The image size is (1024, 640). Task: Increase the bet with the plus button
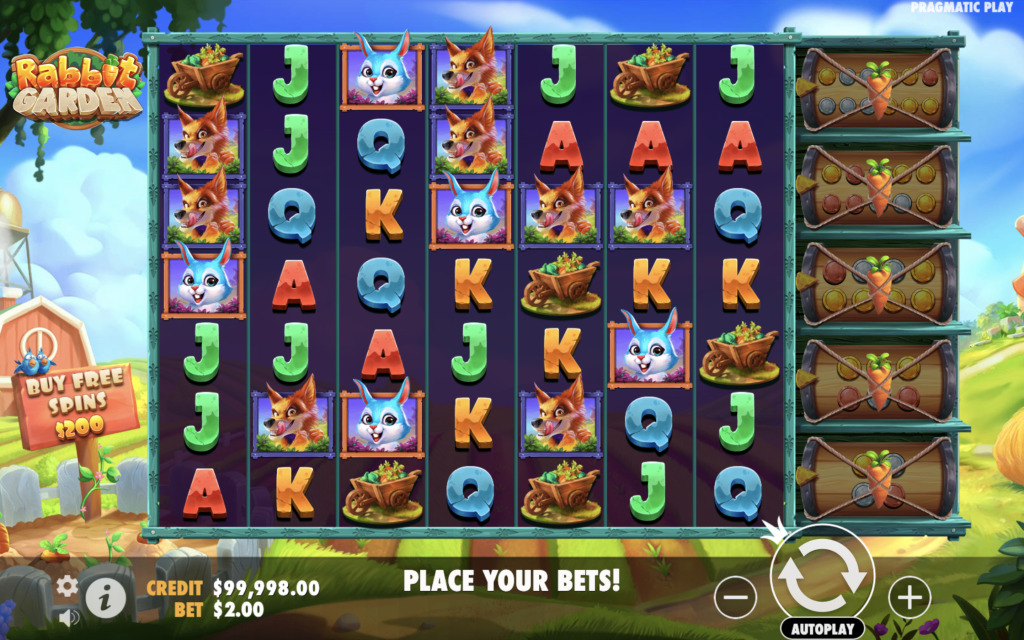[909, 597]
